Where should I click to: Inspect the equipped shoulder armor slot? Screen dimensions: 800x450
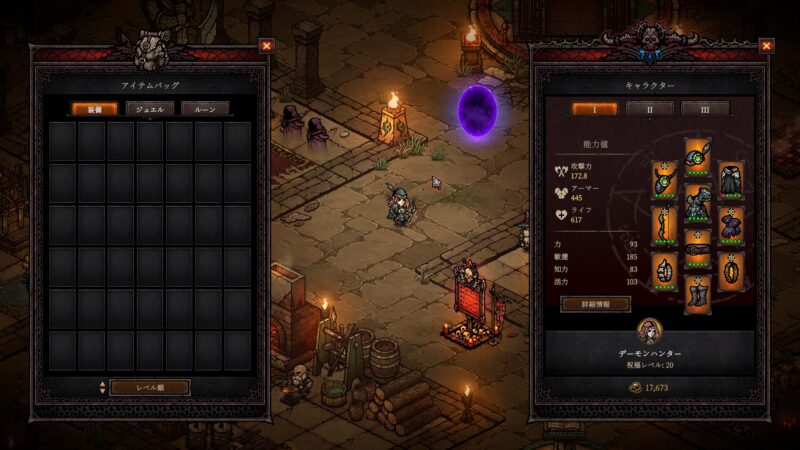tap(731, 180)
